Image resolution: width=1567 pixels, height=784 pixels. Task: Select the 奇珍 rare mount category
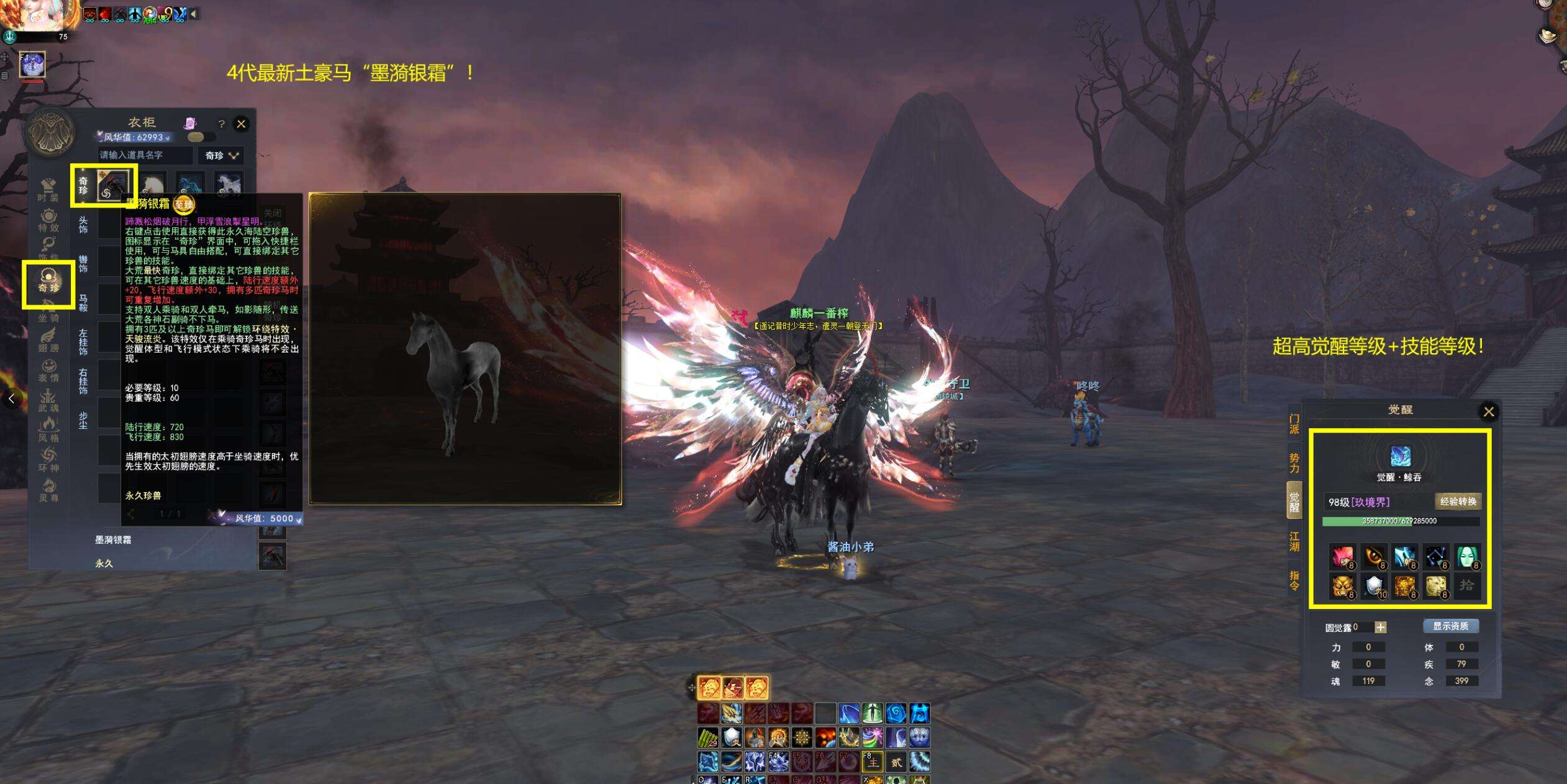point(48,281)
